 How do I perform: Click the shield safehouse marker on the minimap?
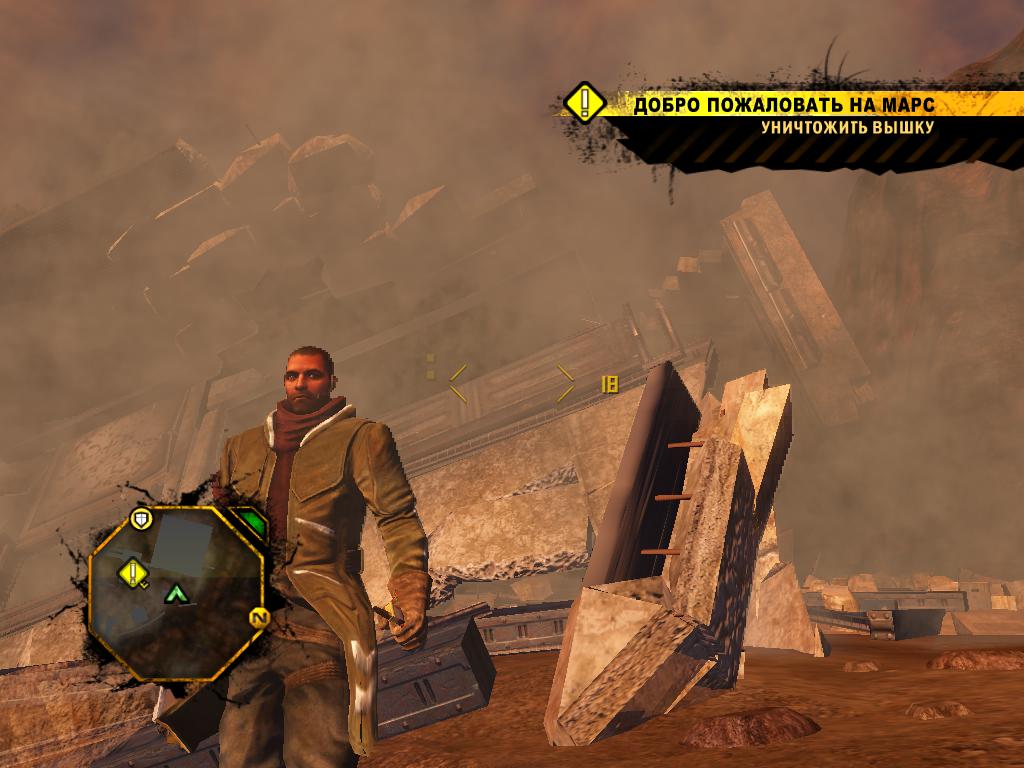[141, 518]
